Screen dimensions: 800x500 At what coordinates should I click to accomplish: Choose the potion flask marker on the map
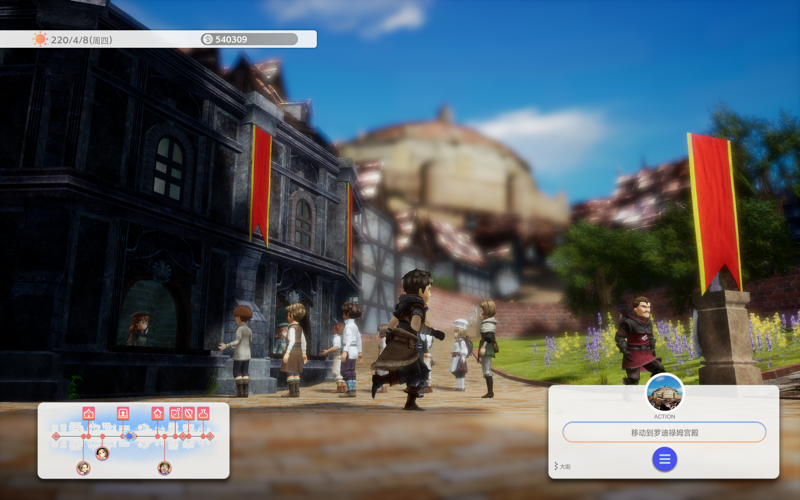pos(203,413)
